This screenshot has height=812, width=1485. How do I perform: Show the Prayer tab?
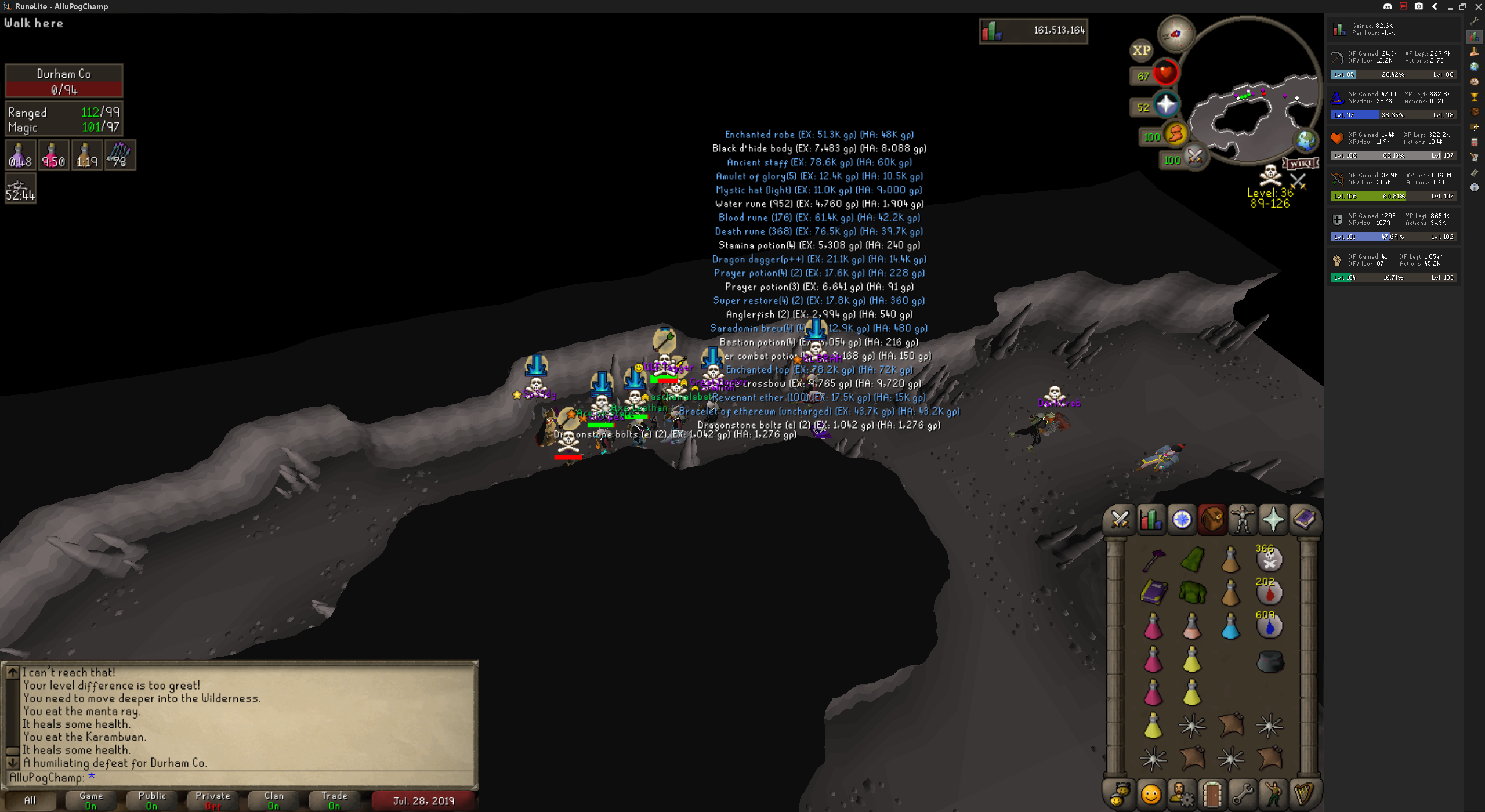[1273, 519]
